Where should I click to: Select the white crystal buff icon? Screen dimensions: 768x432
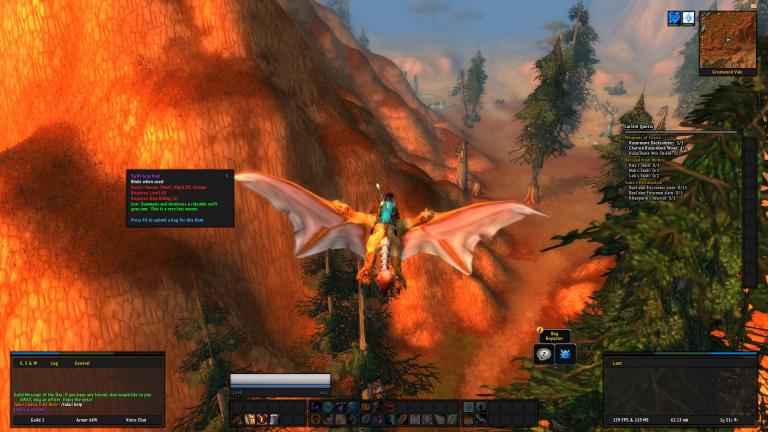pyautogui.click(x=688, y=18)
